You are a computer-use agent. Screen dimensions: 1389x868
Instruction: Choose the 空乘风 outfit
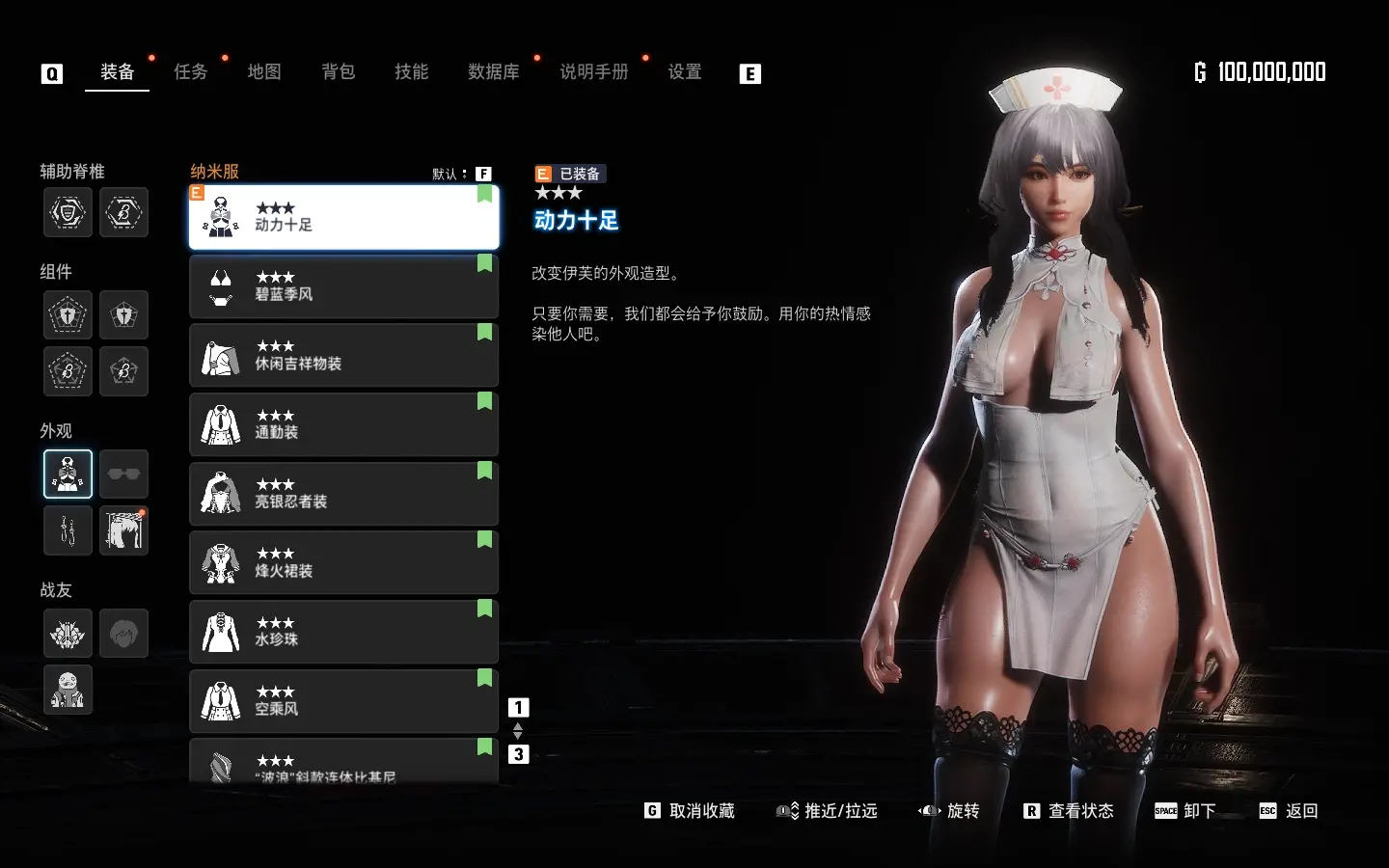click(x=343, y=701)
